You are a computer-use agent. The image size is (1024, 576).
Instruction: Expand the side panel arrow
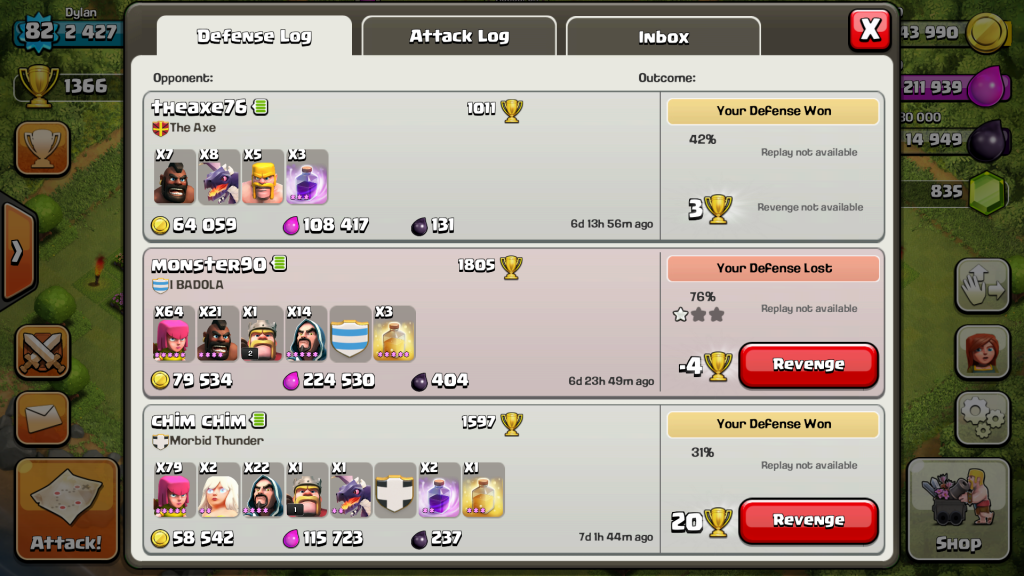pyautogui.click(x=16, y=252)
